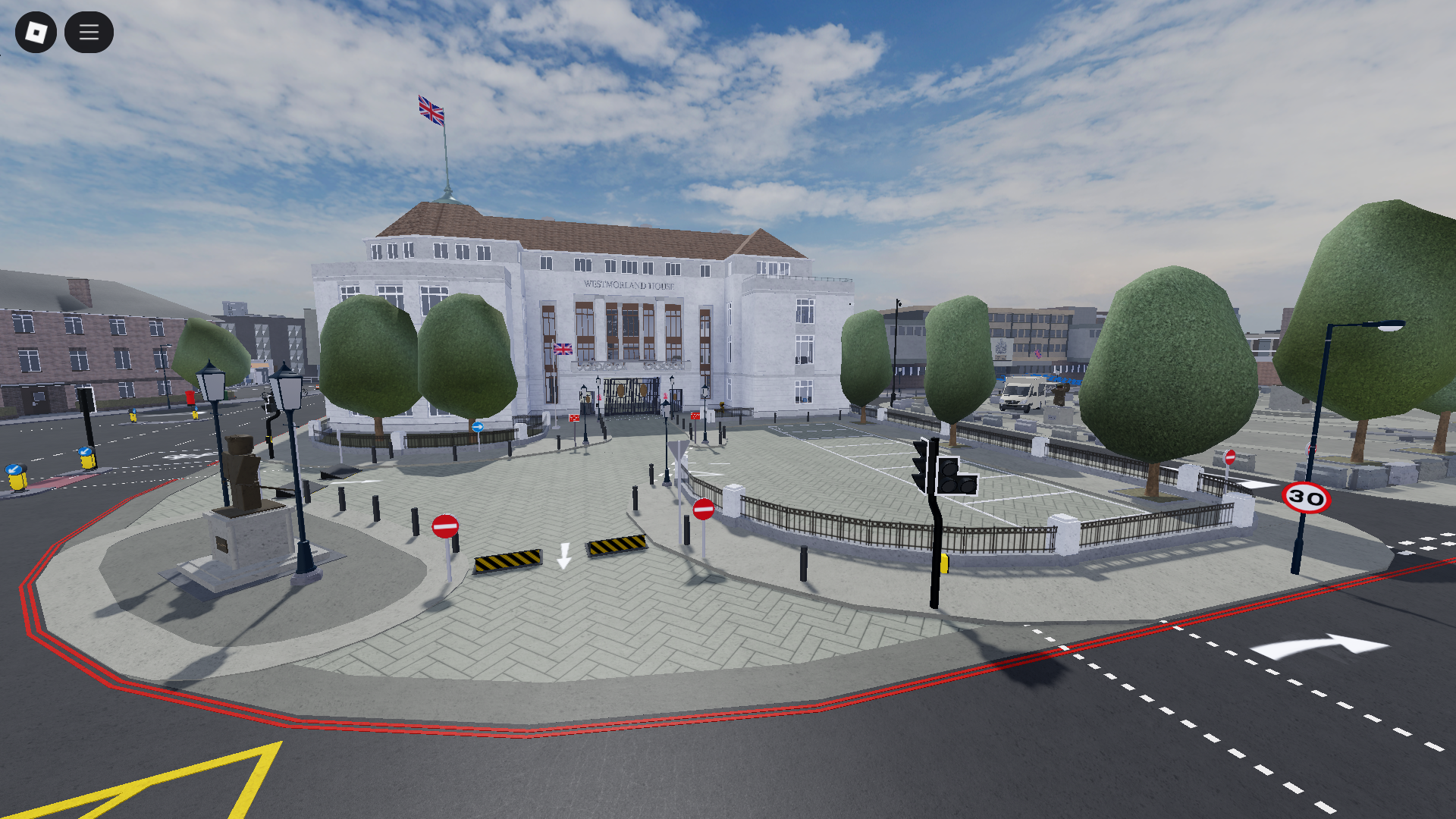Click the red postbox down the left street
Viewport: 1456px width, 819px height.
190,397
